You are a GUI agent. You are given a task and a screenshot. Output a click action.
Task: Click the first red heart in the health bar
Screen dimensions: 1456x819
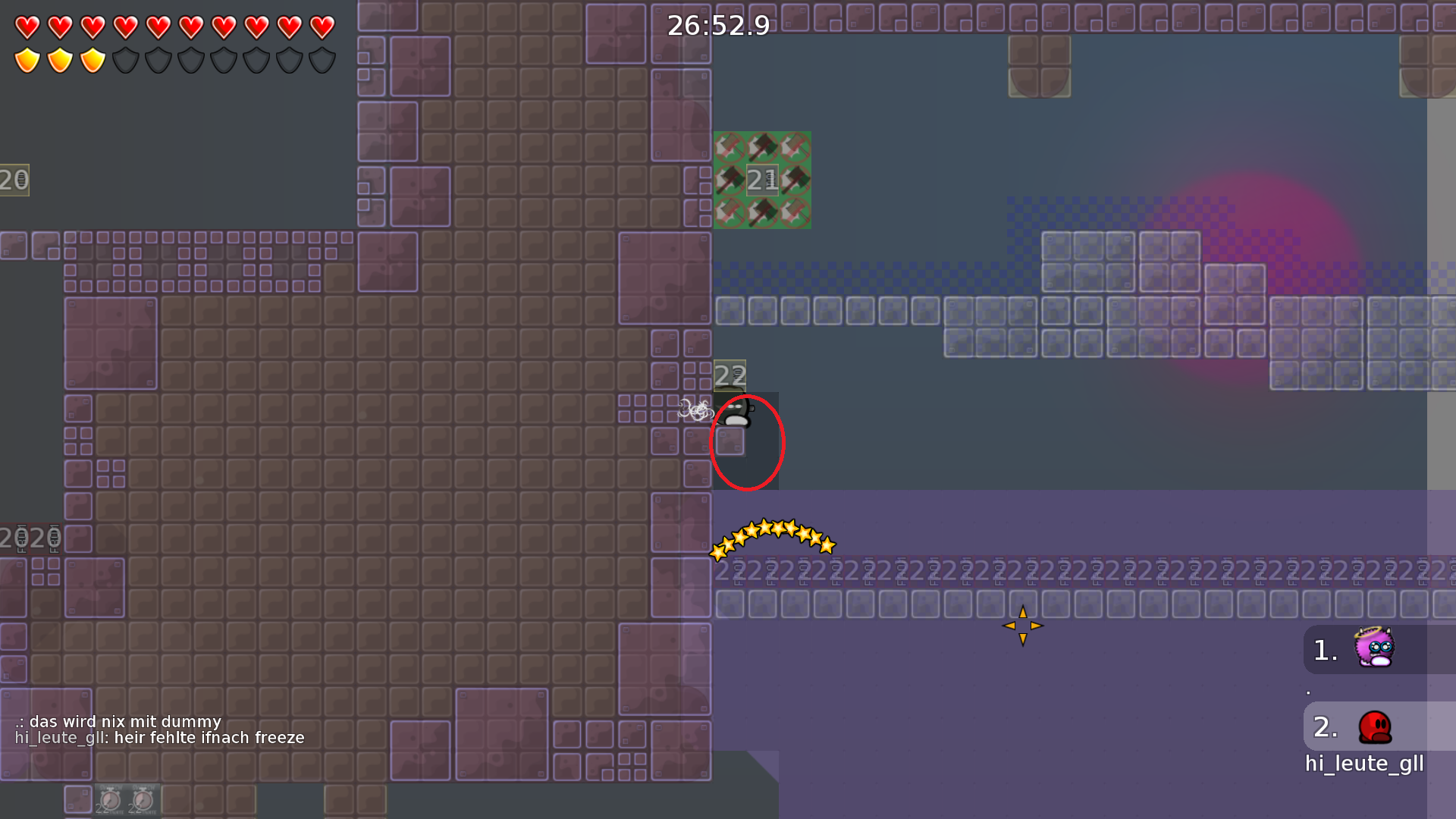click(25, 25)
